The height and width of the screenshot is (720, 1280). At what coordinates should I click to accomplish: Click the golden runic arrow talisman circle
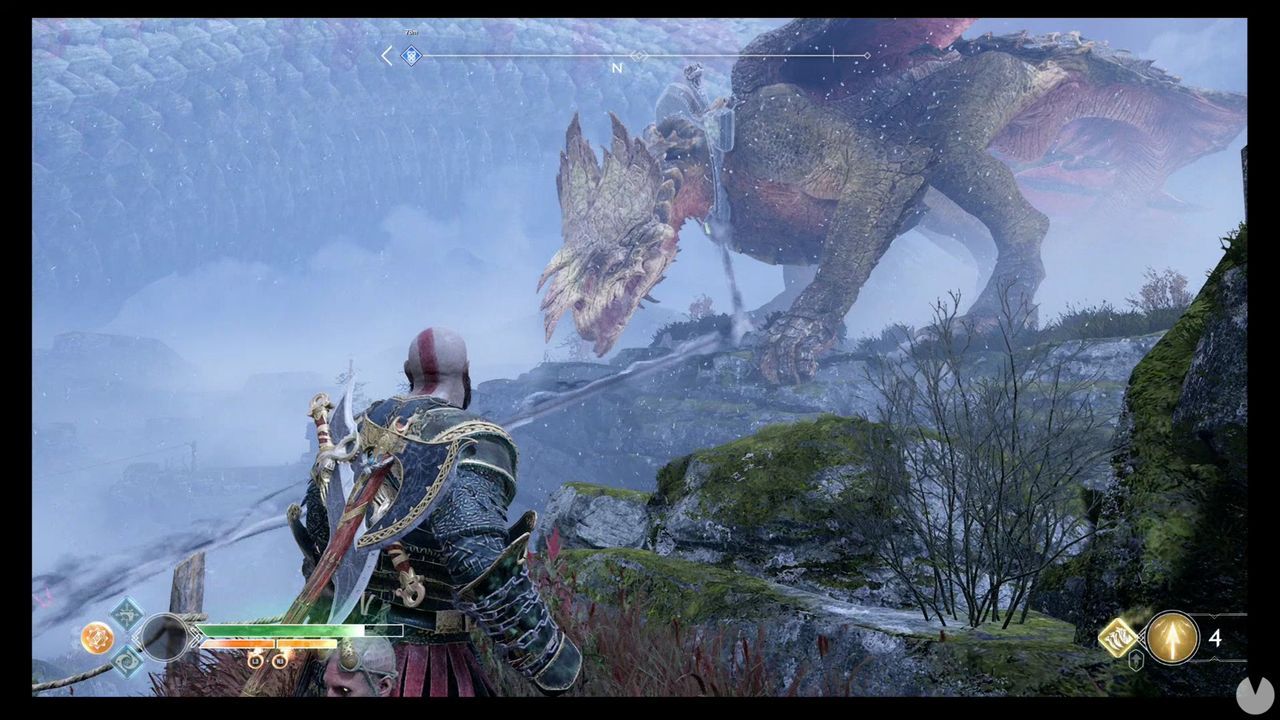tap(1172, 637)
